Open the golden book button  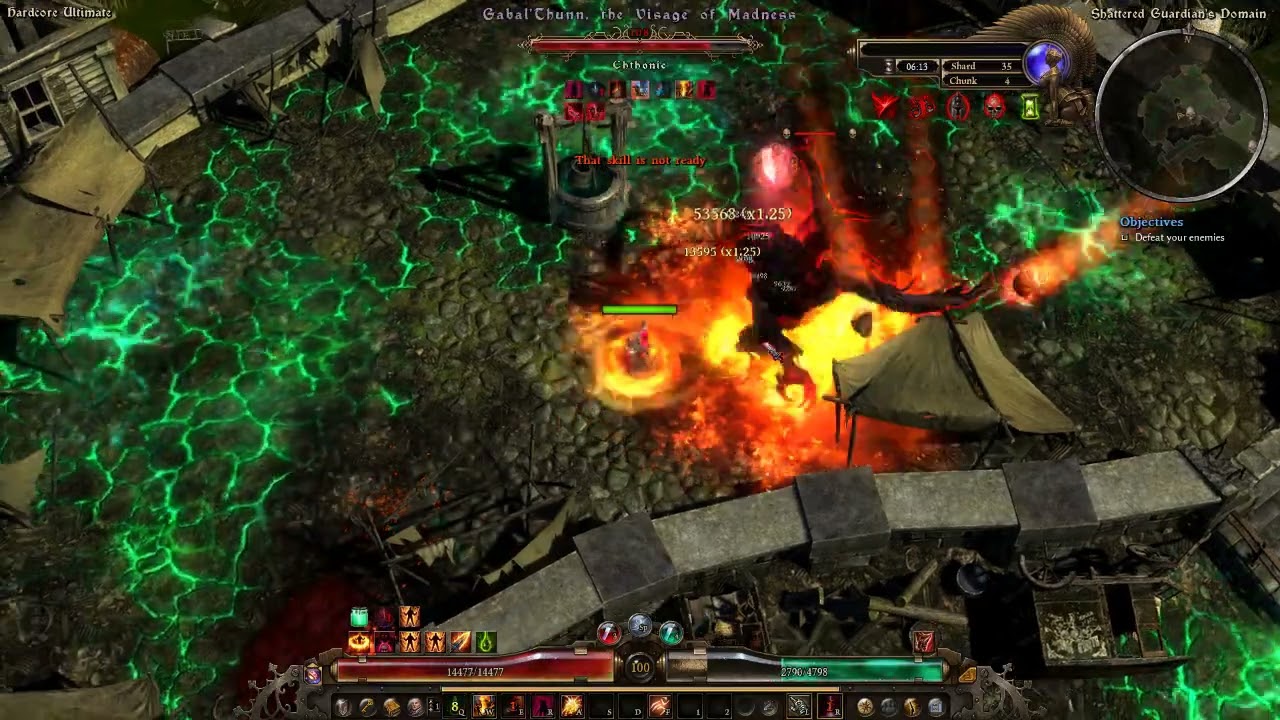coord(391,707)
